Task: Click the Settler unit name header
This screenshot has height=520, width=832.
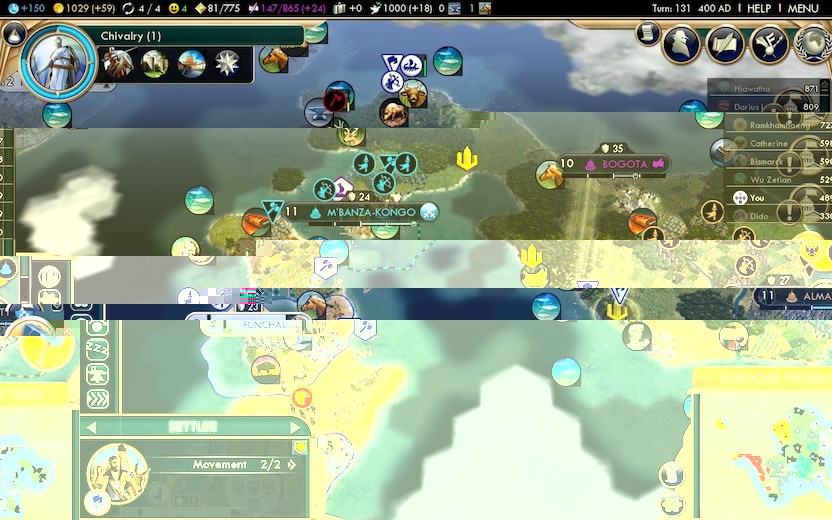Action: coord(194,427)
